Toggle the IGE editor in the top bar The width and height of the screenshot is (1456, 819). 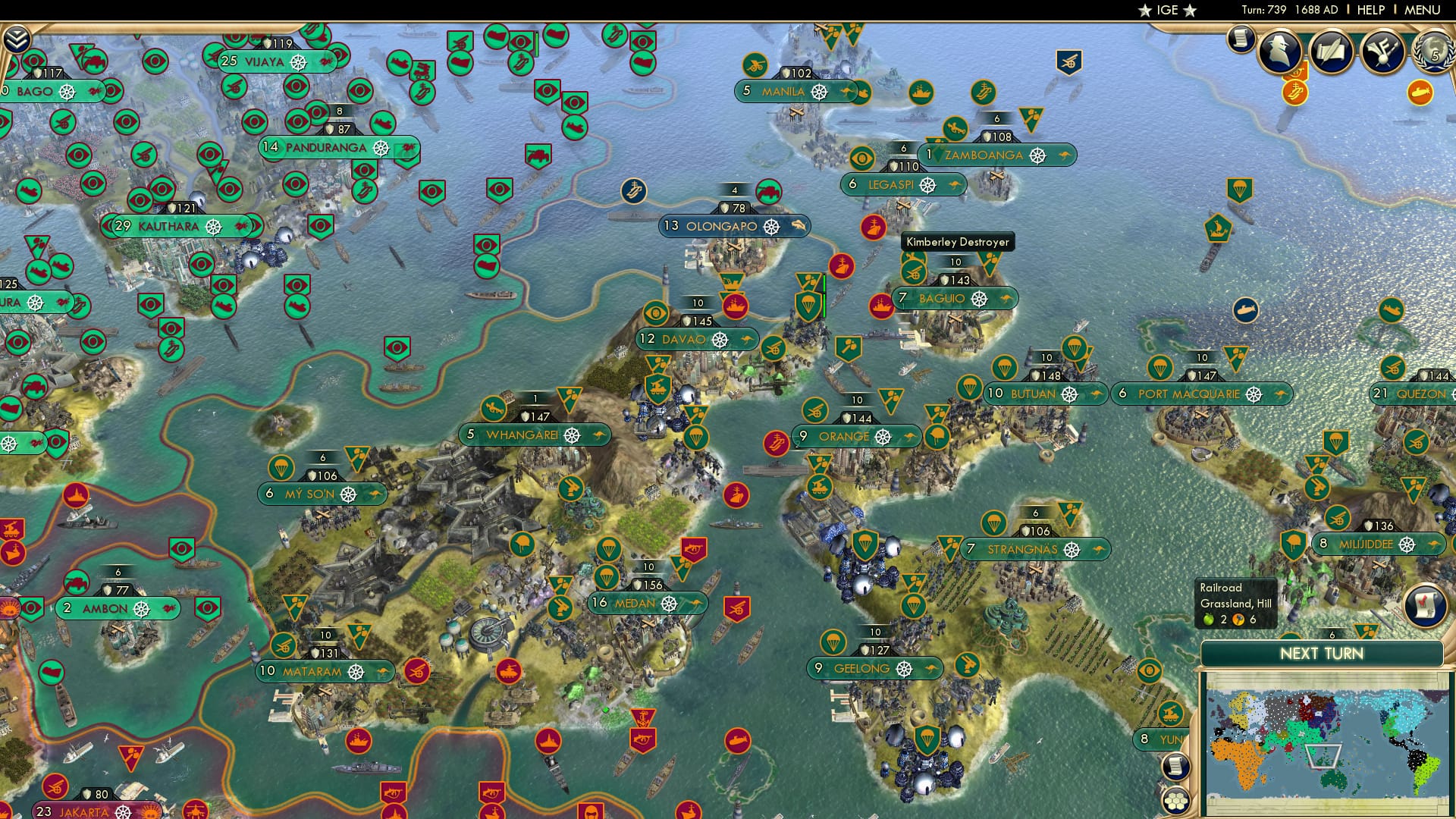(1168, 10)
